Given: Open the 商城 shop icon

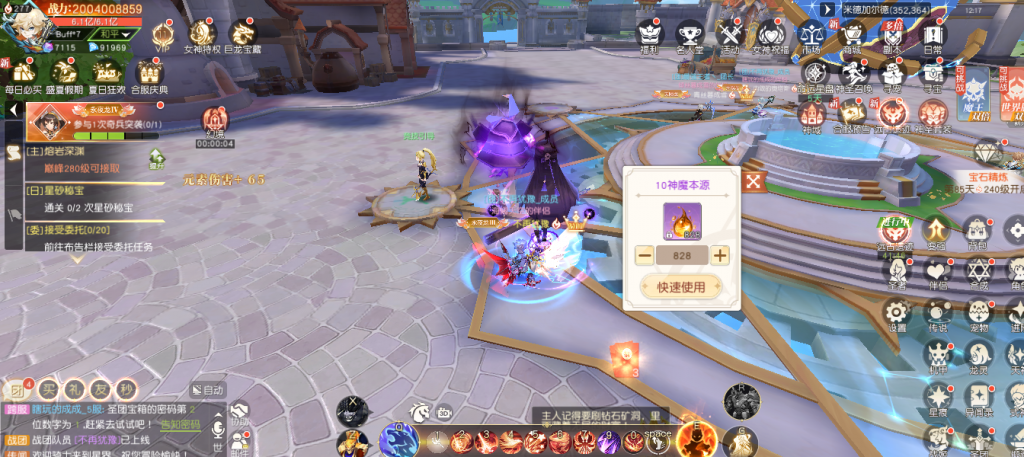Looking at the screenshot, I should coord(853,35).
